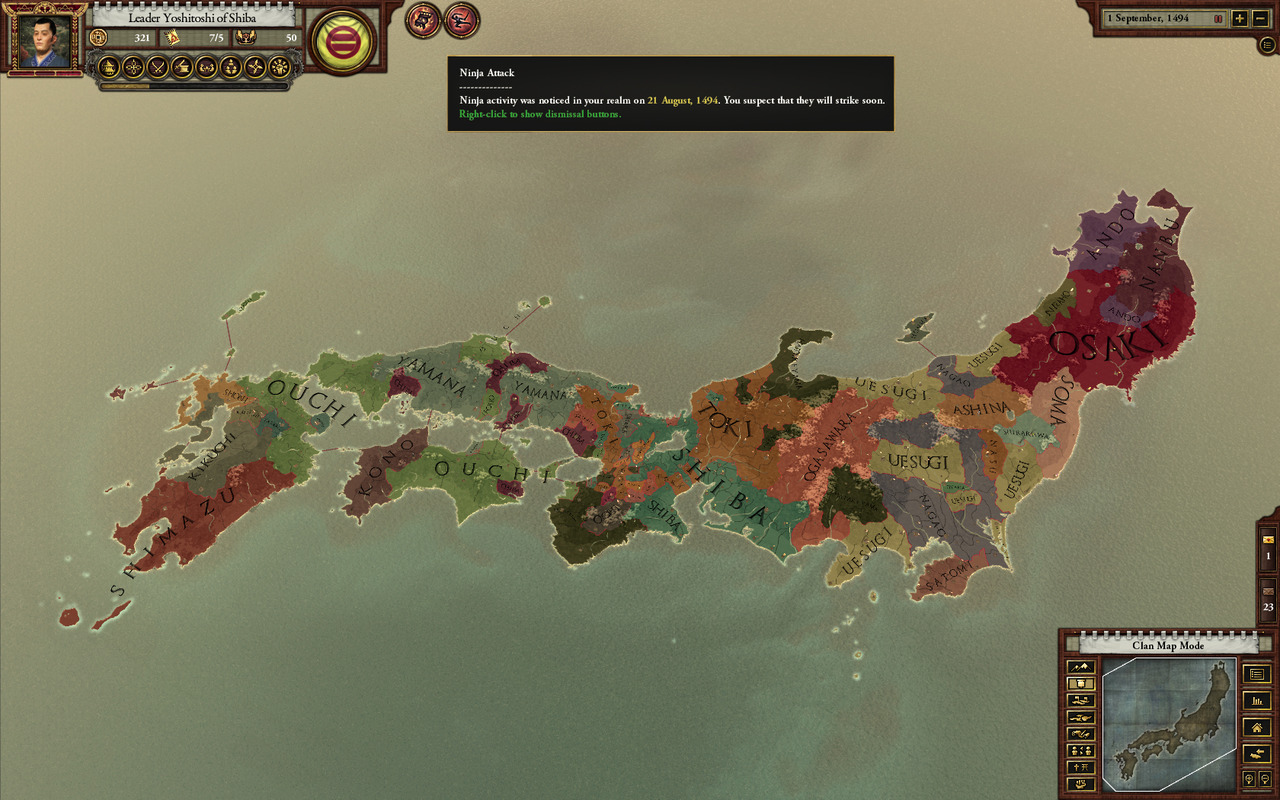
Task: Toggle pause on the date display
Action: point(1218,18)
